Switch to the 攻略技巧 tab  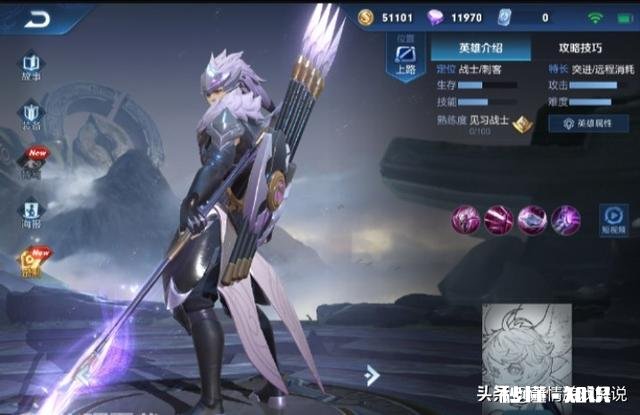tap(580, 48)
